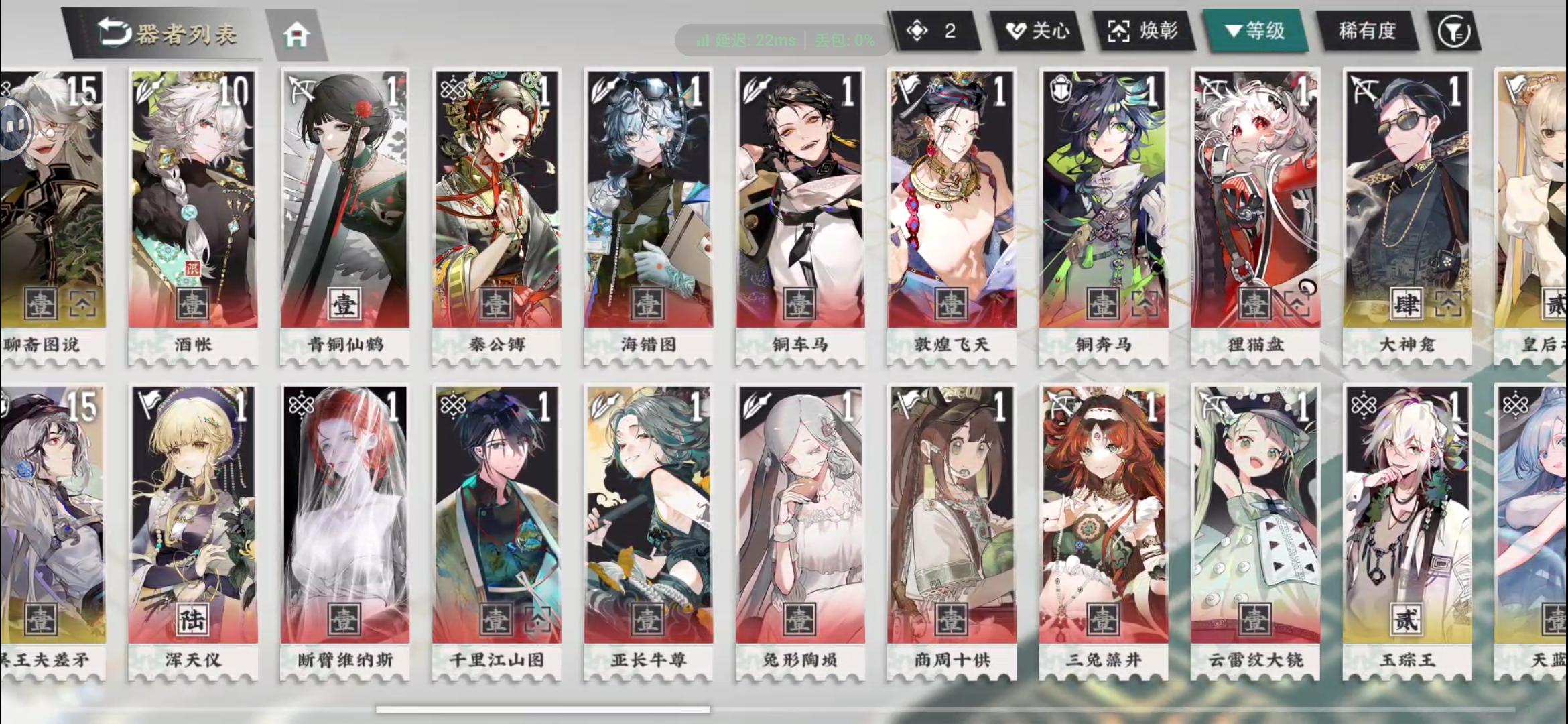Toggle the 焕彰 sort option

tap(1147, 31)
